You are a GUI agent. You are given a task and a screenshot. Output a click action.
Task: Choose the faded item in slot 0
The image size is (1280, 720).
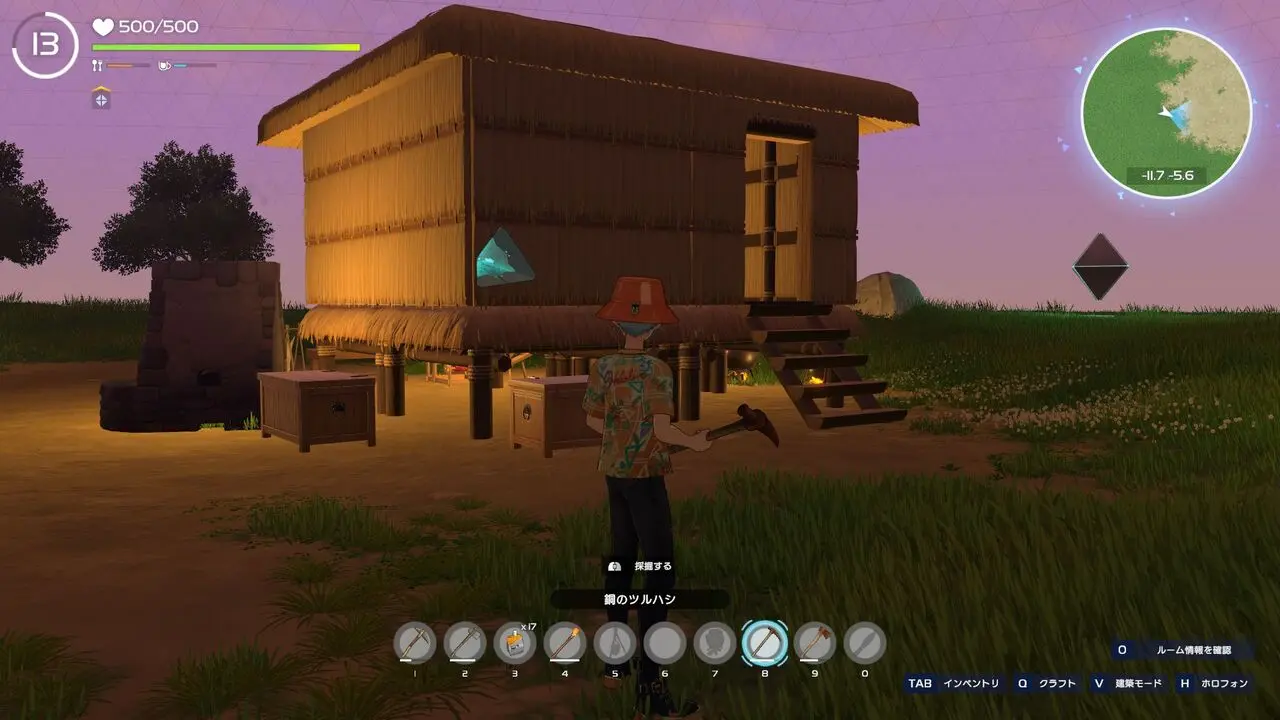pos(864,643)
